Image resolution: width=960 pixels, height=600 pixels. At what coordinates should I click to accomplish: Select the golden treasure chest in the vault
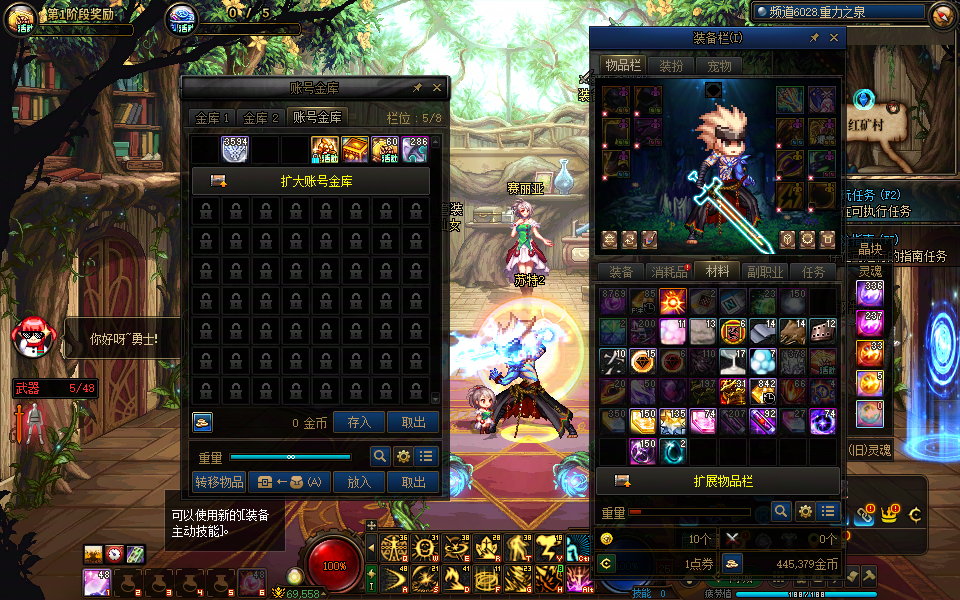(356, 150)
